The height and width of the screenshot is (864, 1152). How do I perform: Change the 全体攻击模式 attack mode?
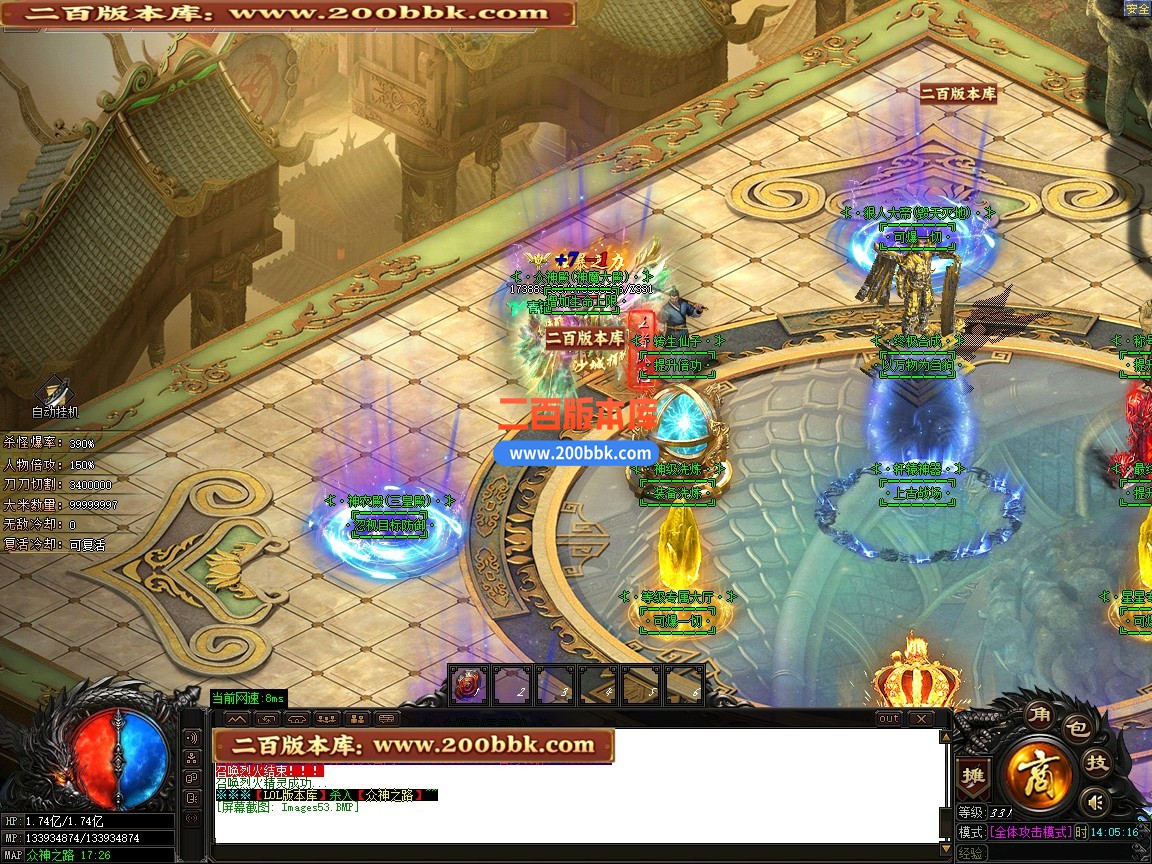(1030, 832)
